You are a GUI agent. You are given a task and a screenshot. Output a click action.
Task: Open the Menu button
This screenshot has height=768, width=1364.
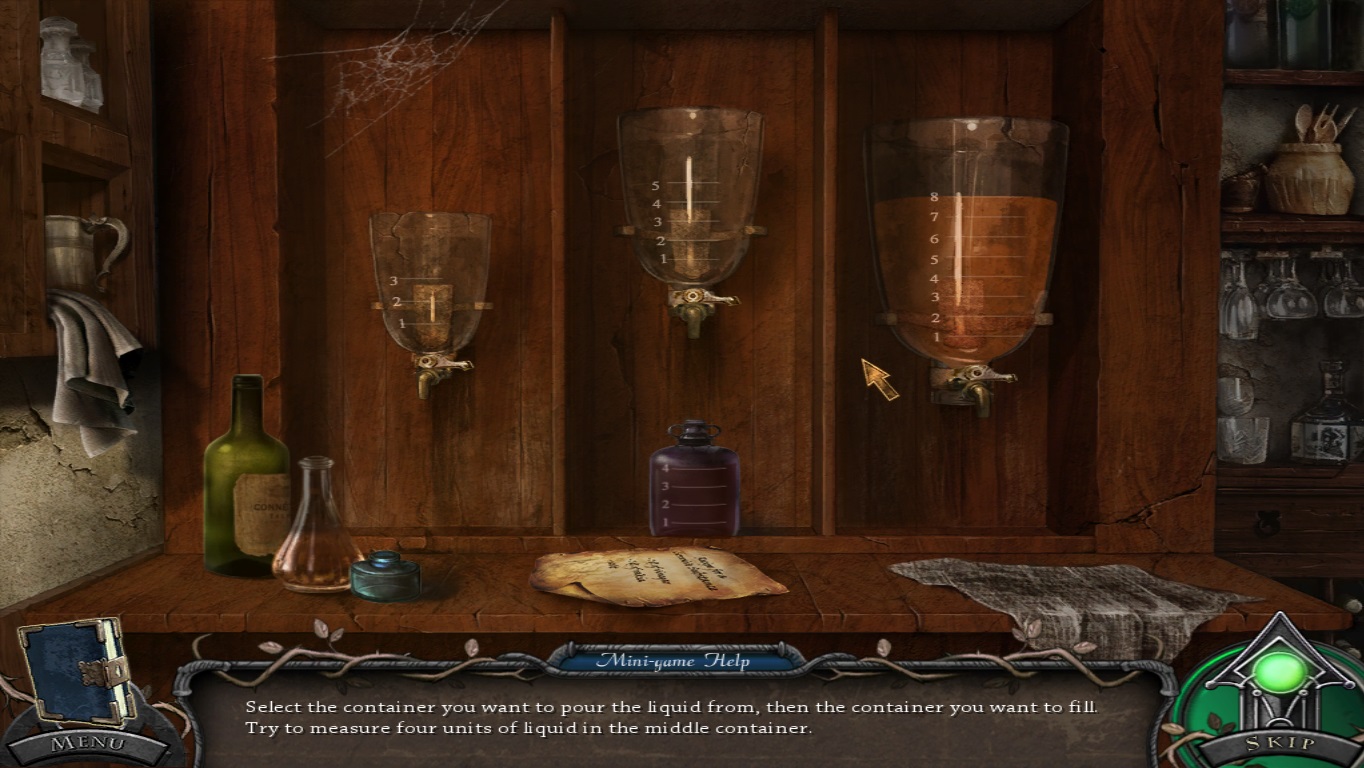tap(88, 744)
